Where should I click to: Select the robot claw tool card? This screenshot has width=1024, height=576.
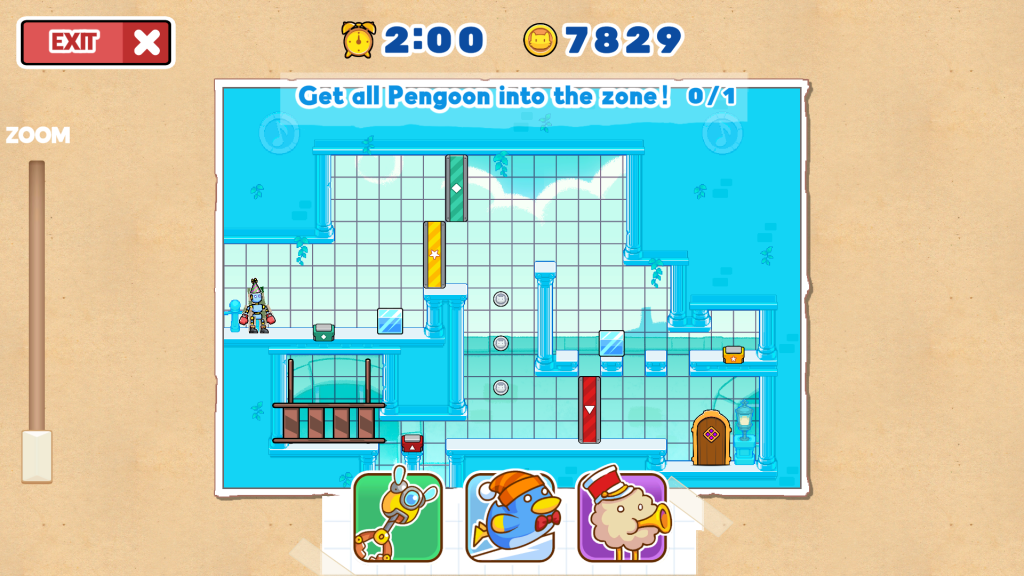pyautogui.click(x=397, y=517)
